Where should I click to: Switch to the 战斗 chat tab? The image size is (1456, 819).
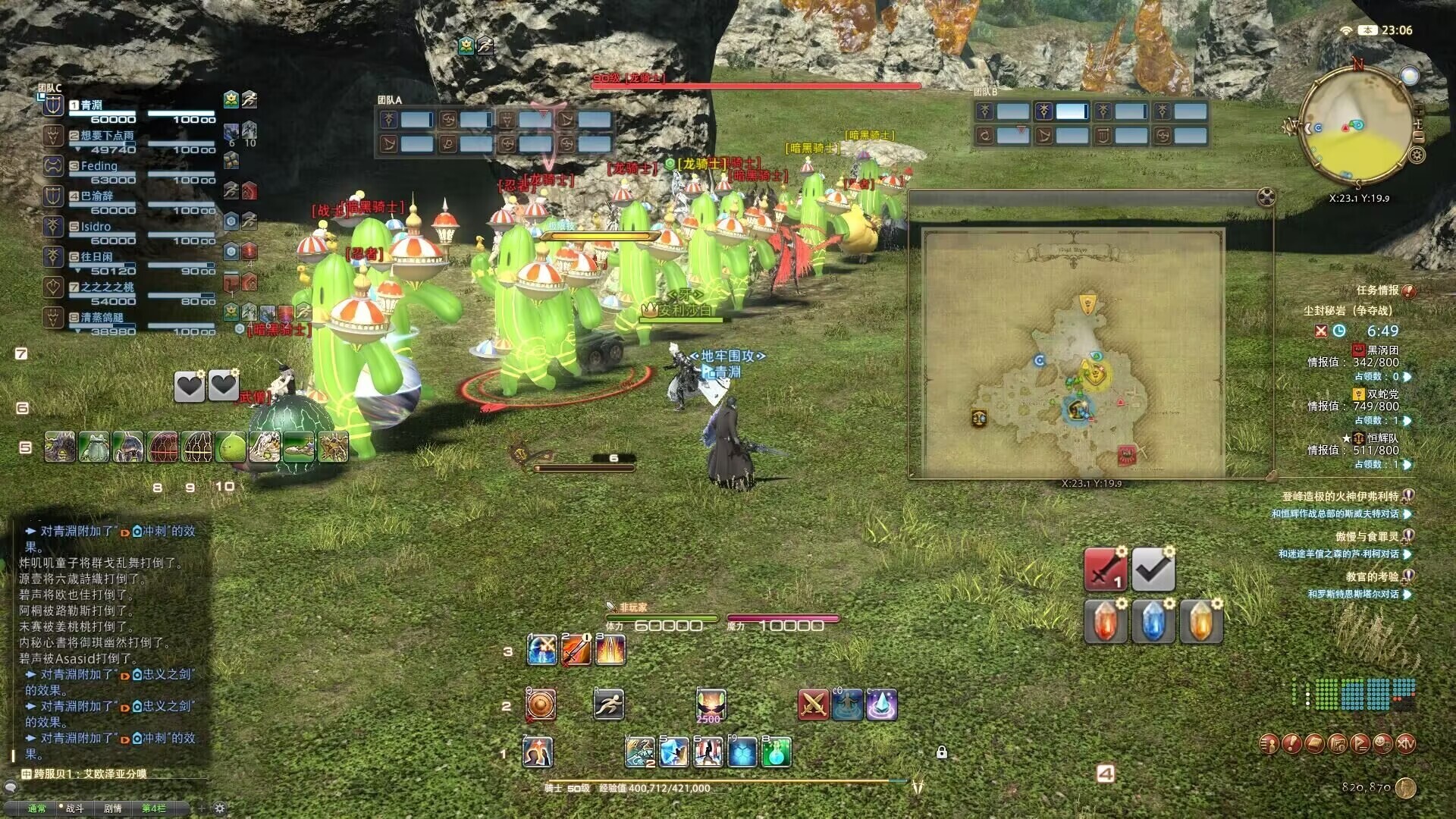click(x=74, y=808)
